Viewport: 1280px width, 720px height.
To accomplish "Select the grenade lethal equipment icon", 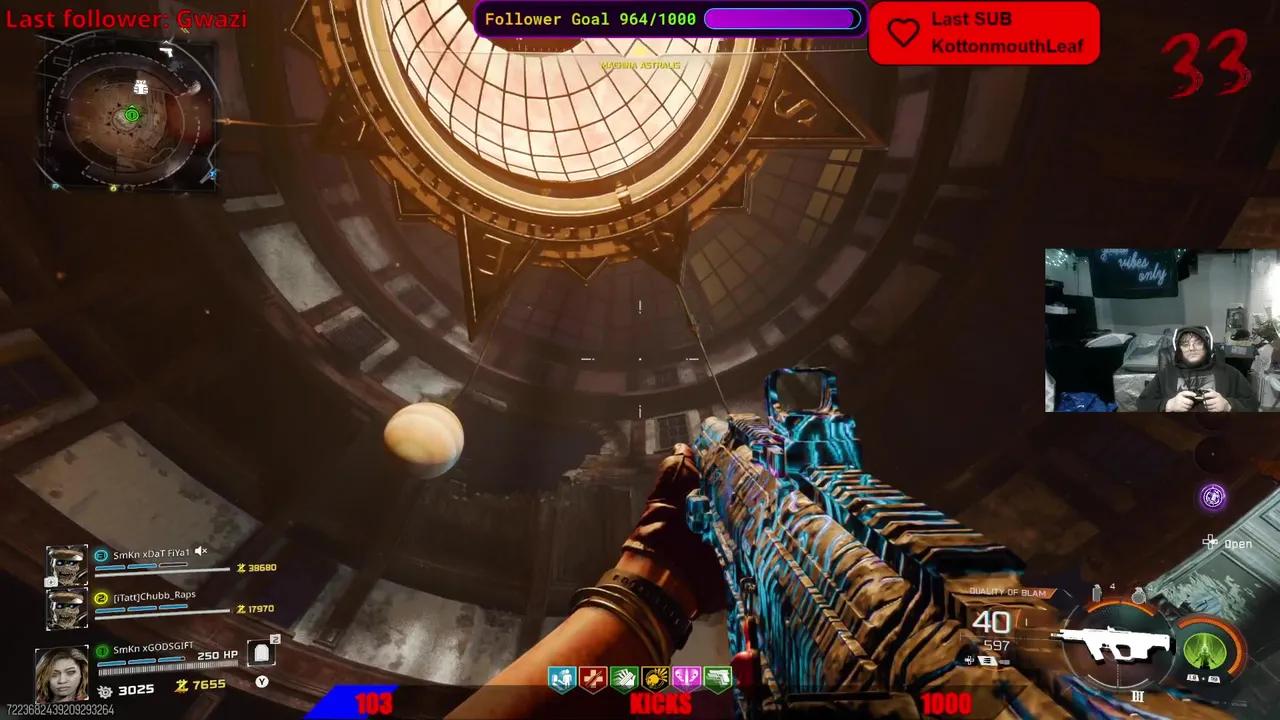I will pyautogui.click(x=1138, y=597).
